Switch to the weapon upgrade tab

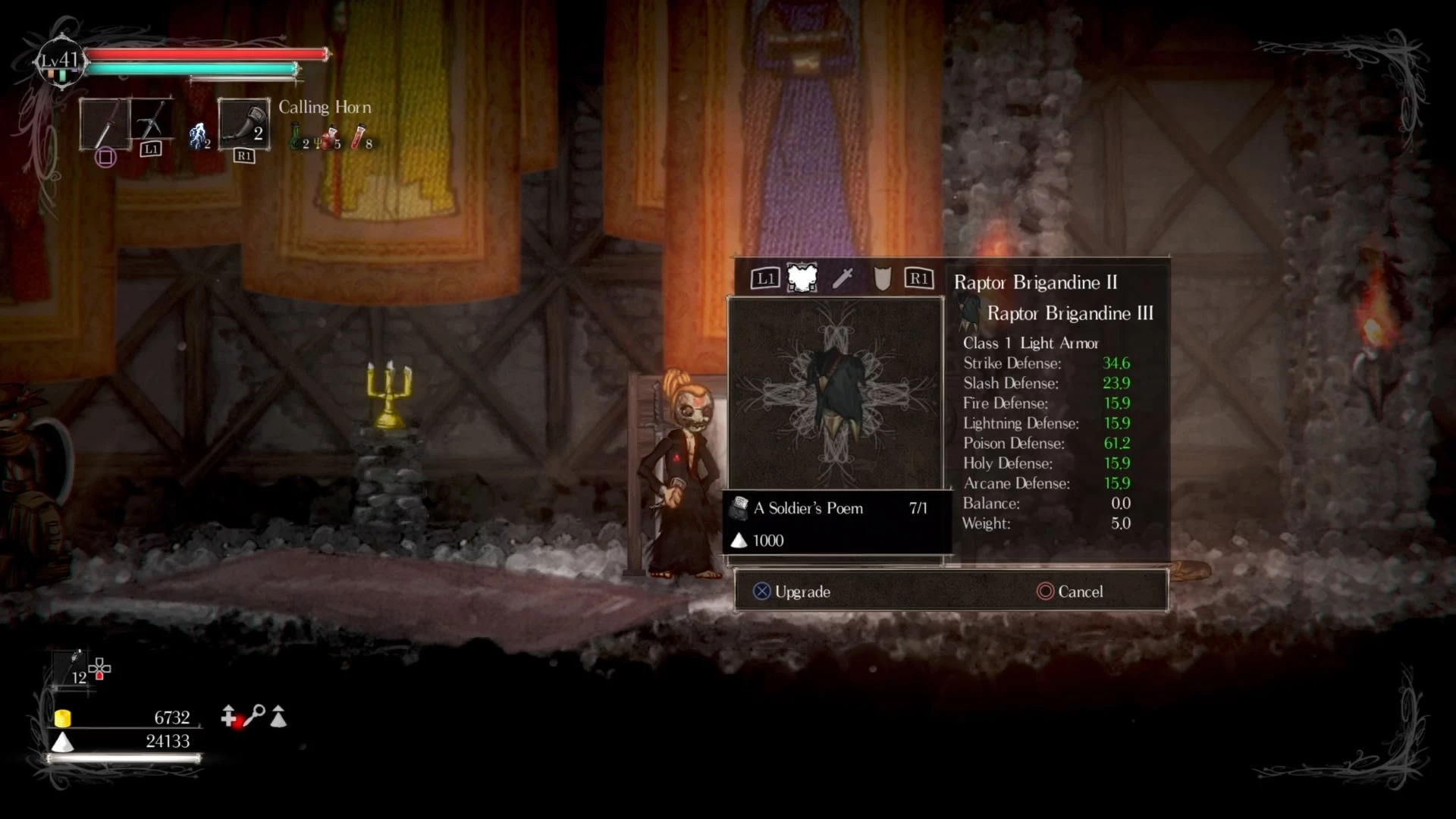click(x=843, y=278)
